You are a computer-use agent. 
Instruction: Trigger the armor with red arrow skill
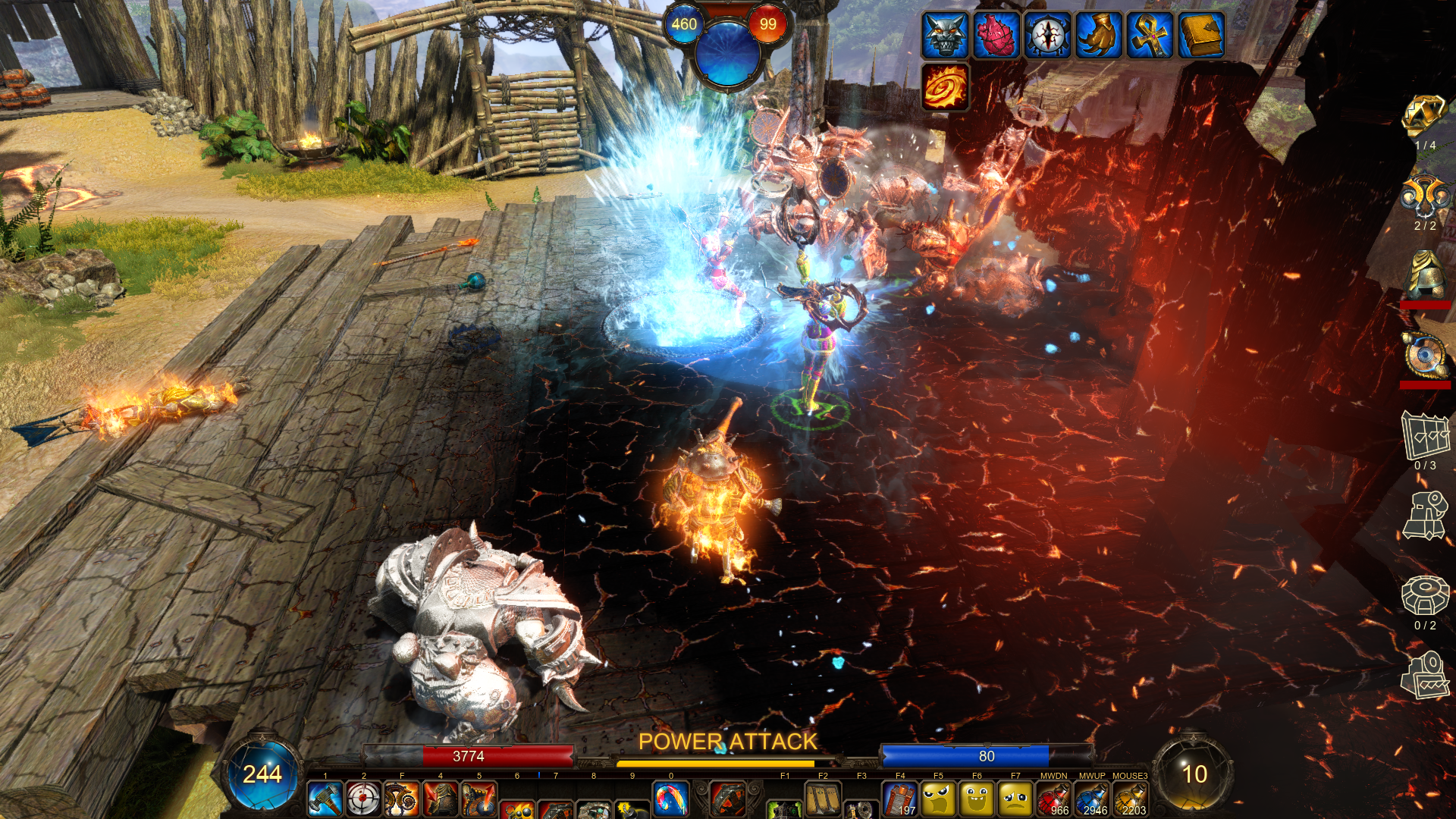point(441,799)
